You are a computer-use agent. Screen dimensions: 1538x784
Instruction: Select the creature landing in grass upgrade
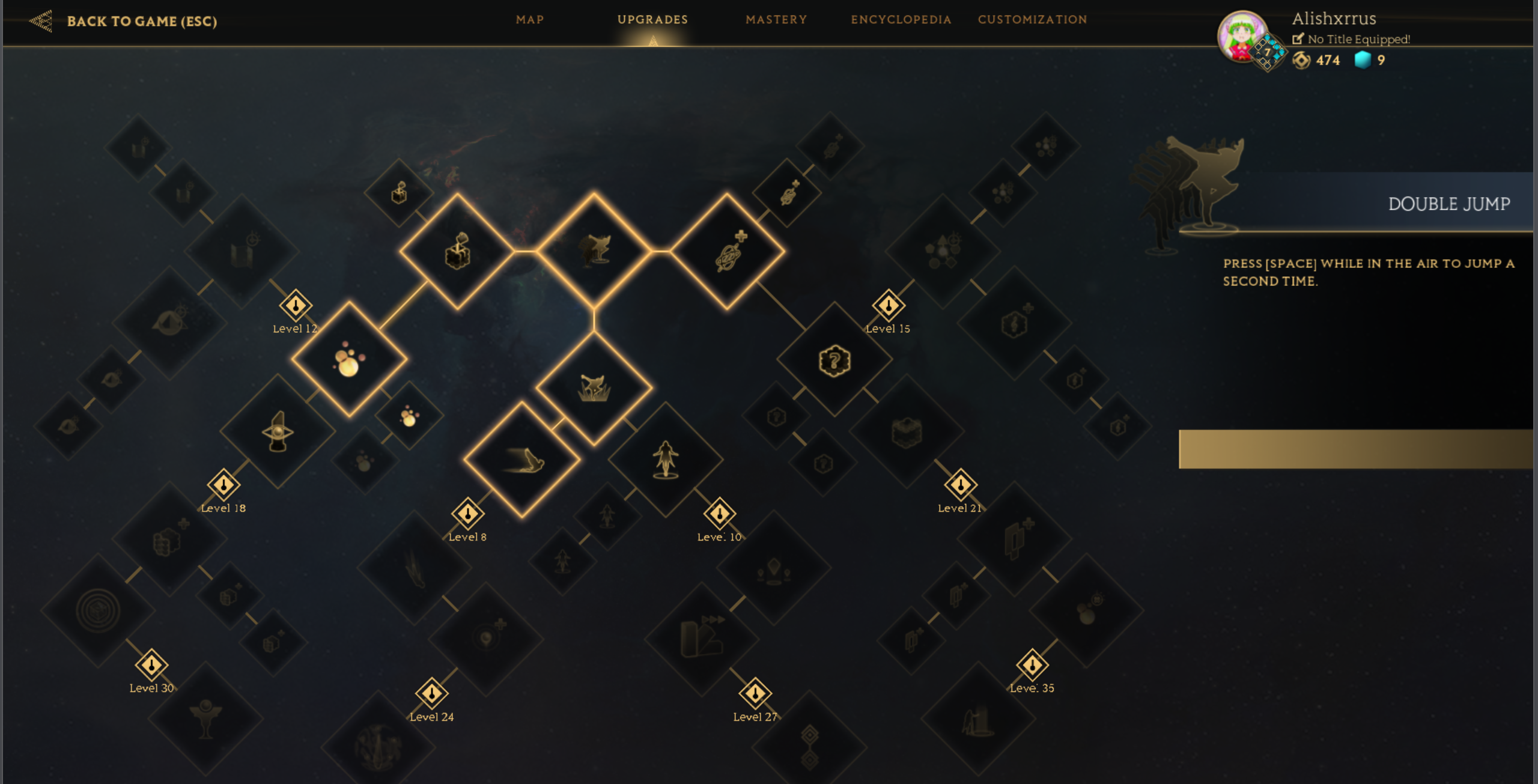click(x=594, y=388)
